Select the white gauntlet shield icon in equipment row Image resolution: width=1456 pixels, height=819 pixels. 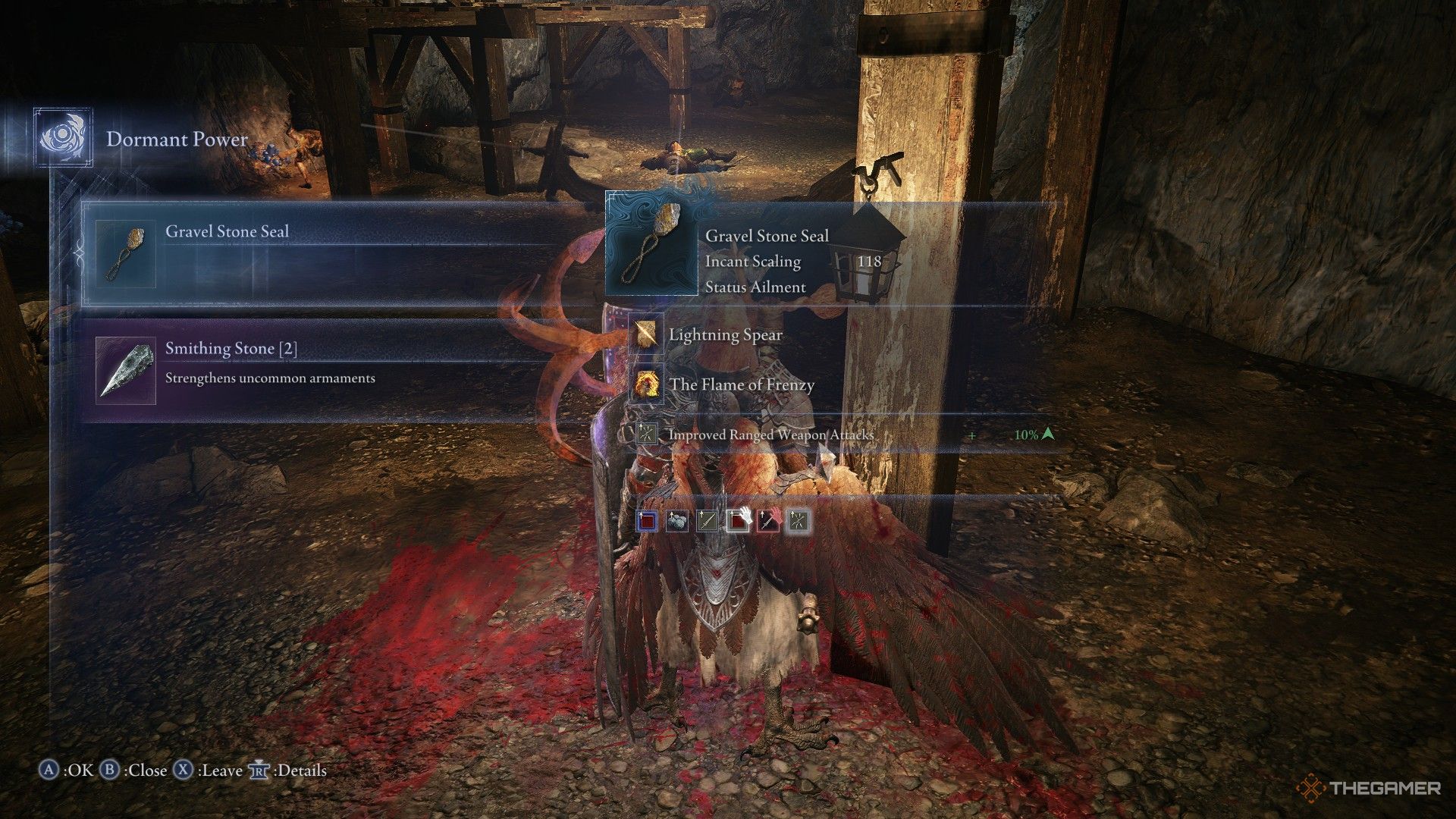click(x=738, y=521)
